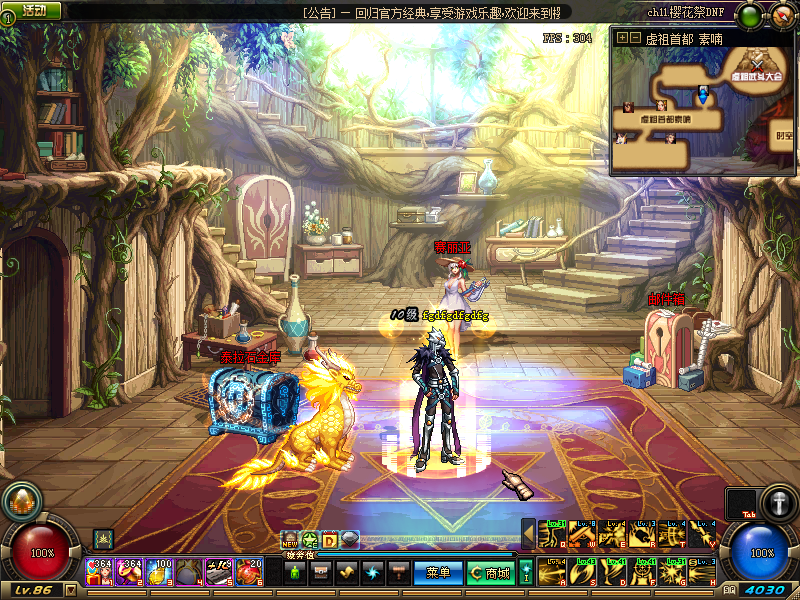Viewport: 800px width, 600px height.
Task: Click the dropdown arrow beside Lv.86
Action: point(70,590)
